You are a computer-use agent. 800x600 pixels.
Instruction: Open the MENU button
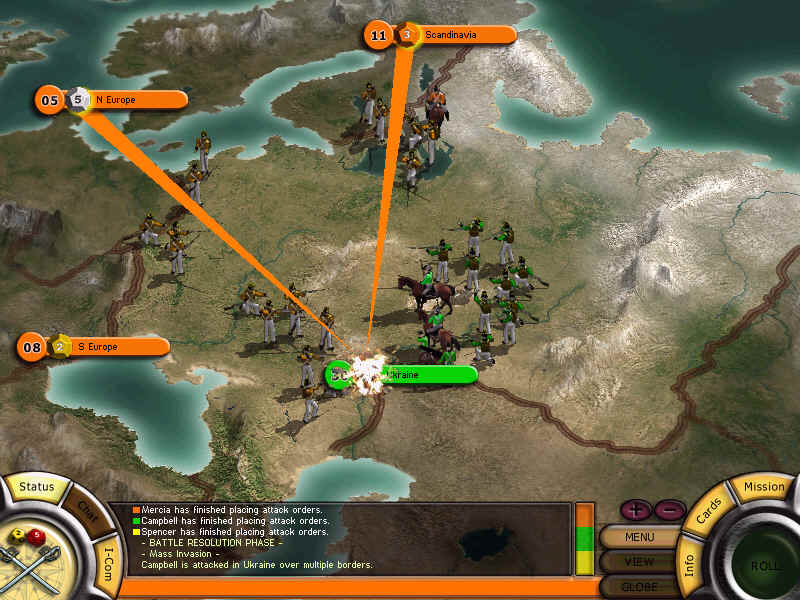(x=639, y=537)
